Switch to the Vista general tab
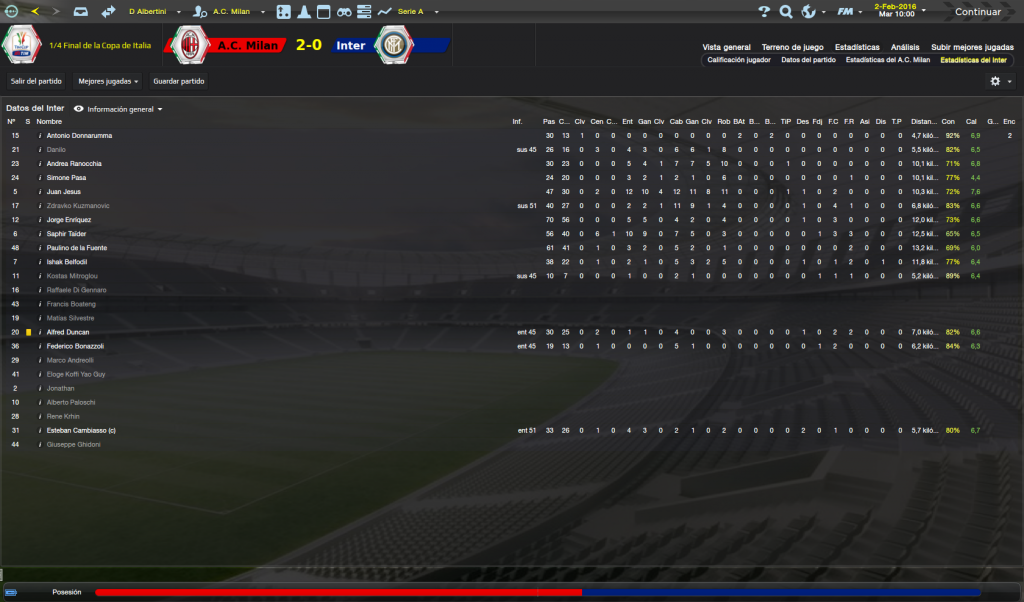 pos(726,47)
